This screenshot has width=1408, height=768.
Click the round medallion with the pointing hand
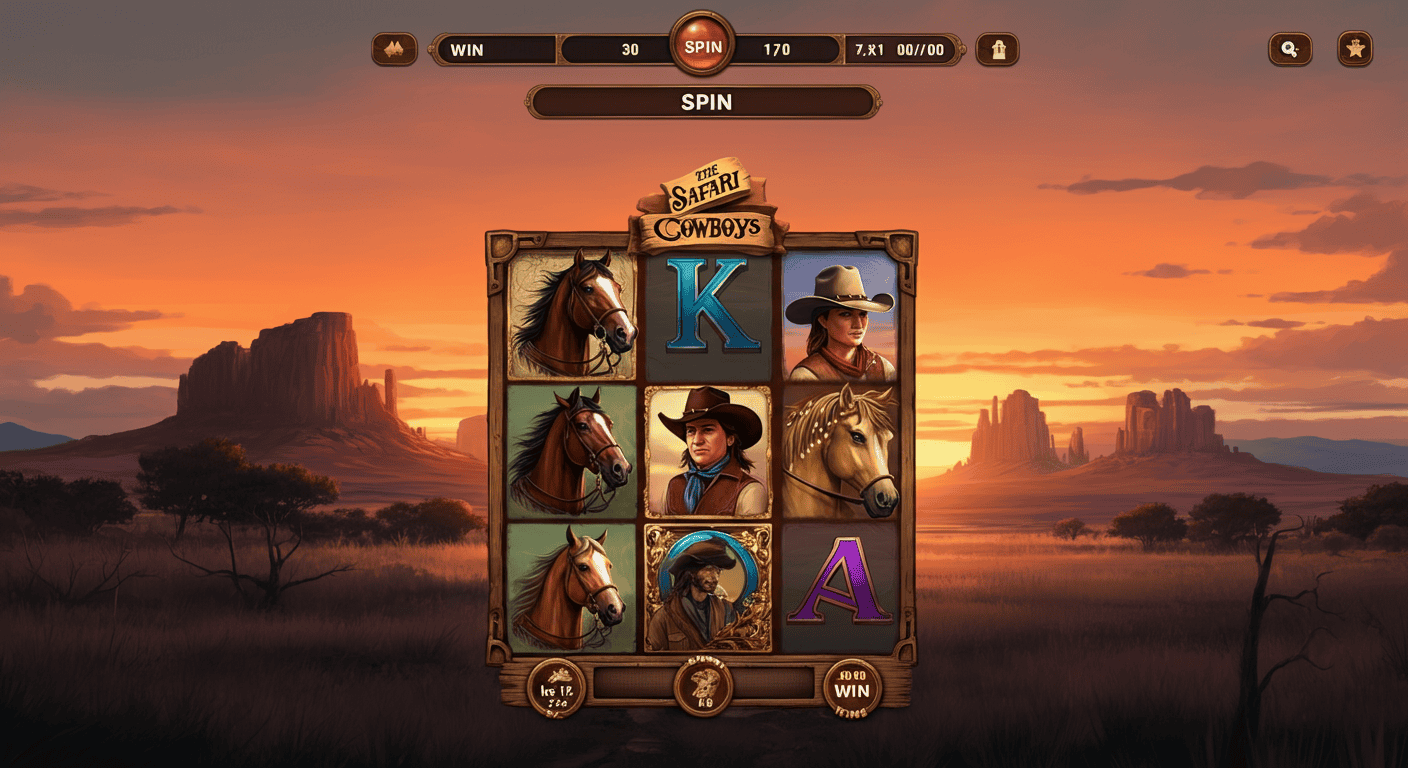556,687
